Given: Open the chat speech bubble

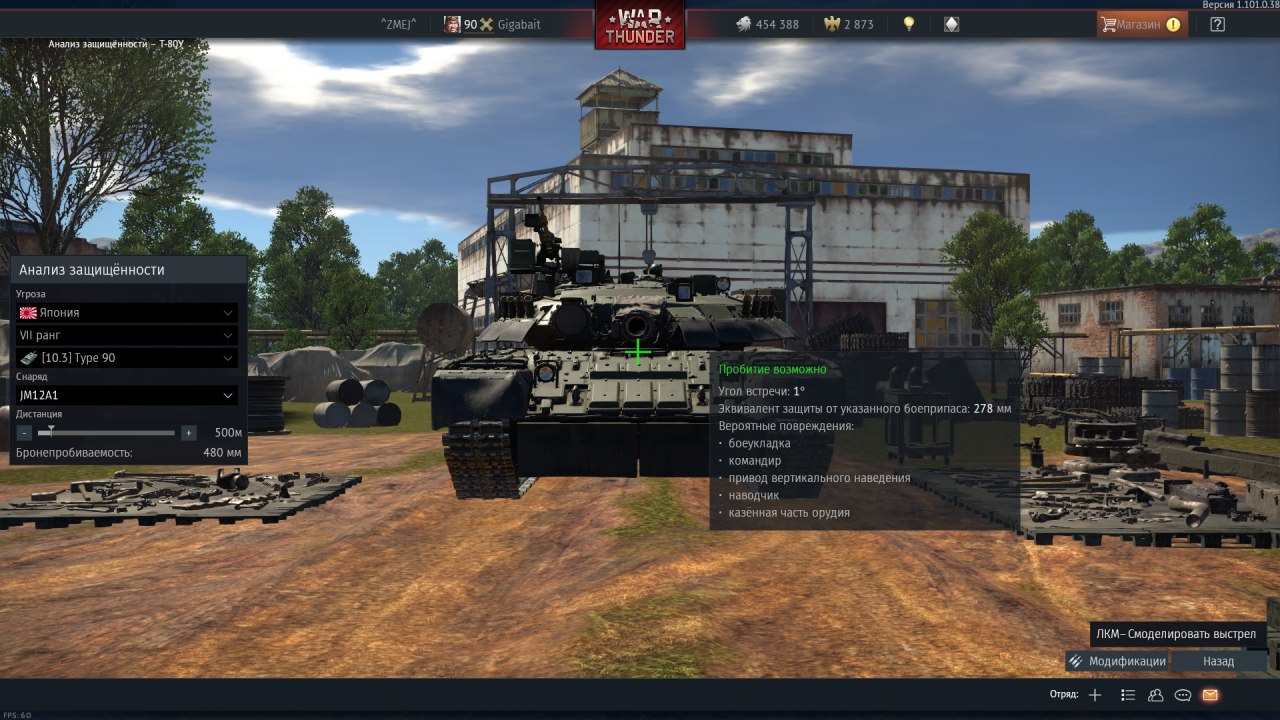Looking at the screenshot, I should pyautogui.click(x=1182, y=695).
